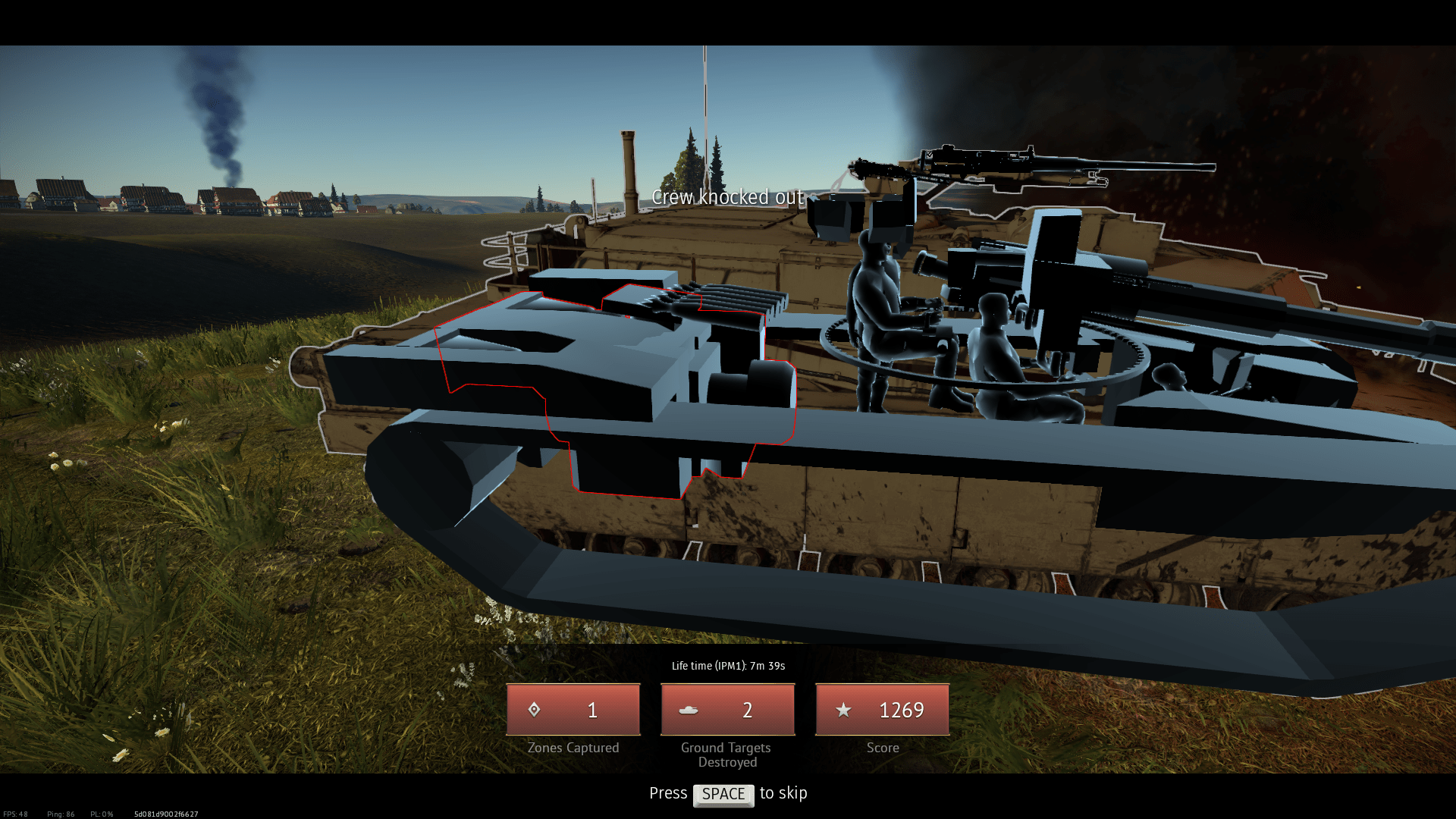Click the Score value 1269

[x=902, y=710]
